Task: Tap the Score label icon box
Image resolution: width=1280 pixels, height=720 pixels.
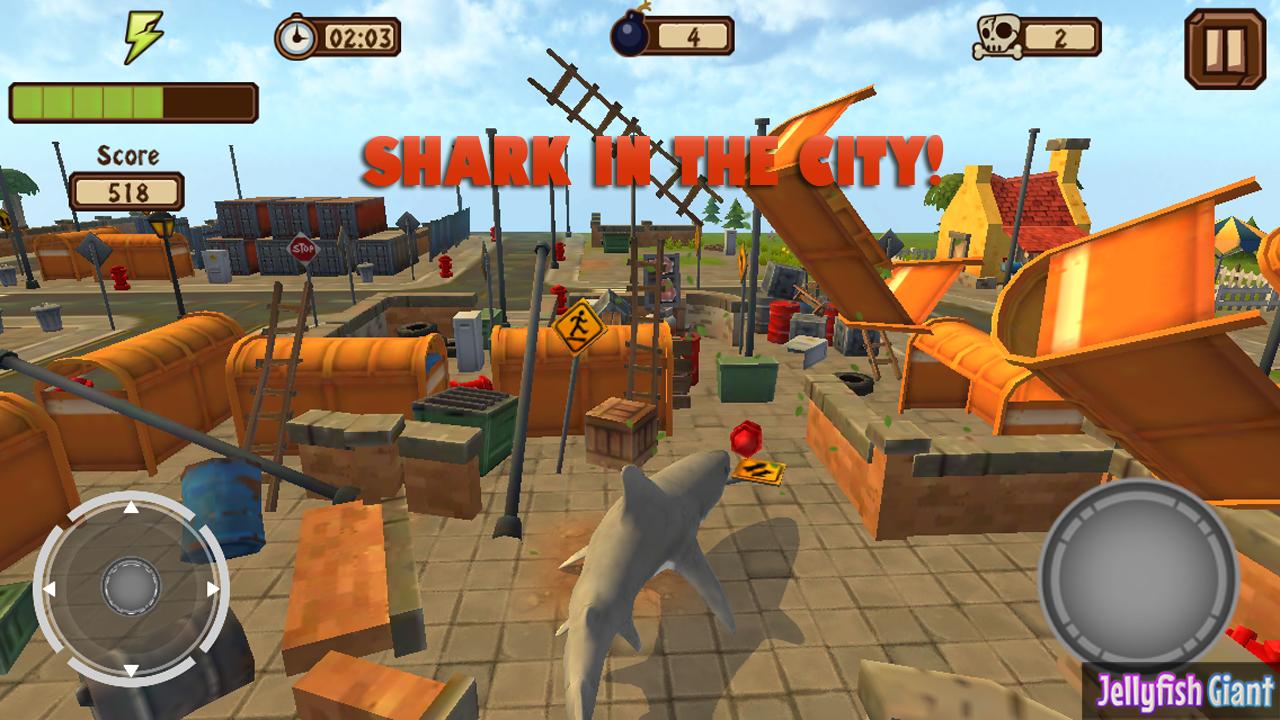Action: point(125,156)
